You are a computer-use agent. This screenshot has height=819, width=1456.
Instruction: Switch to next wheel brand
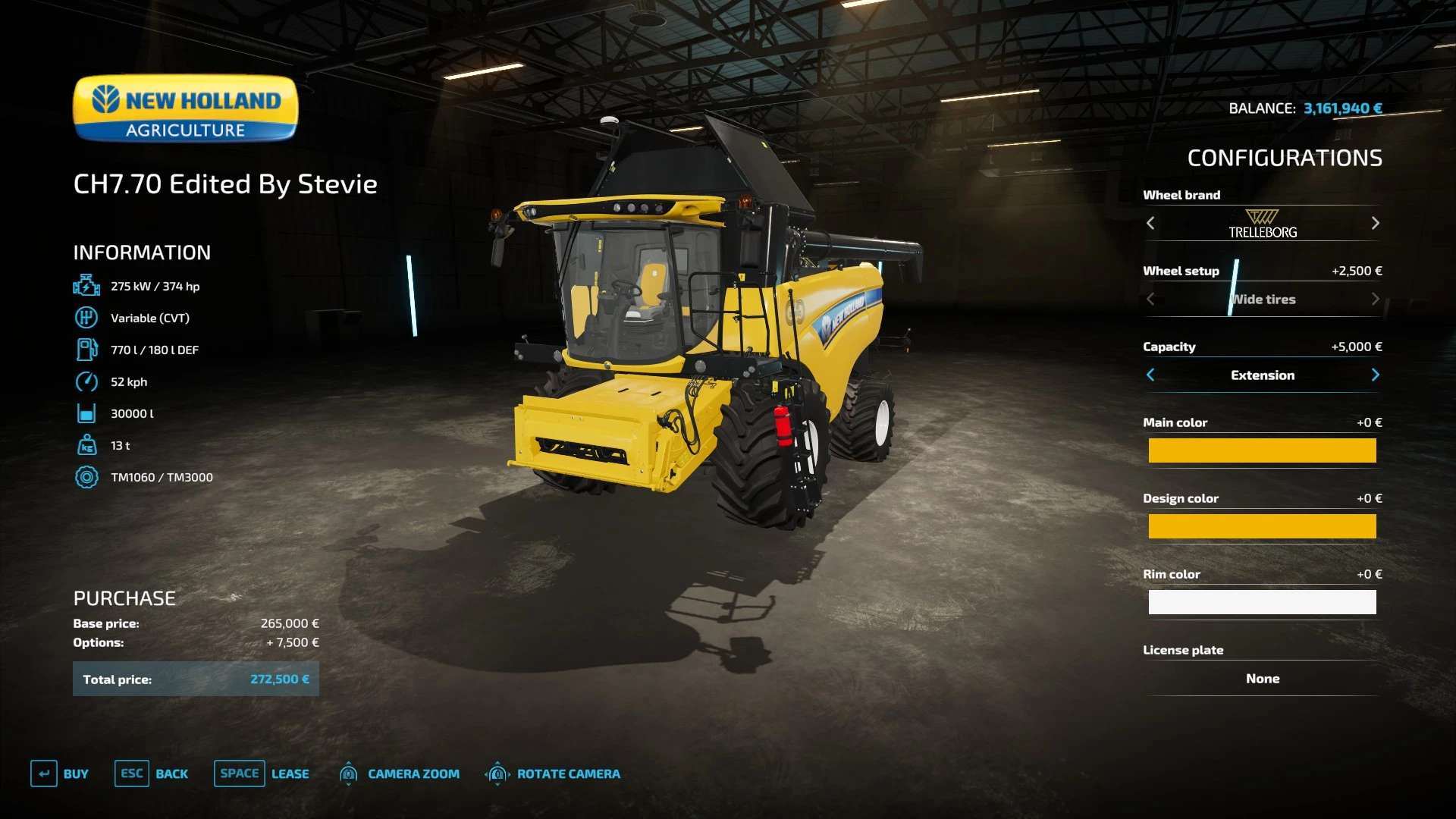[x=1375, y=223]
